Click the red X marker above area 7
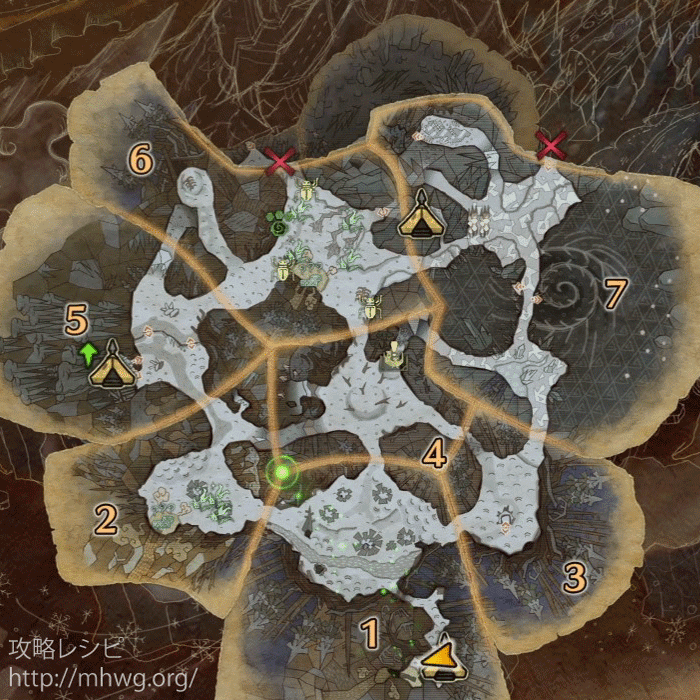The height and width of the screenshot is (700, 700). tap(551, 146)
